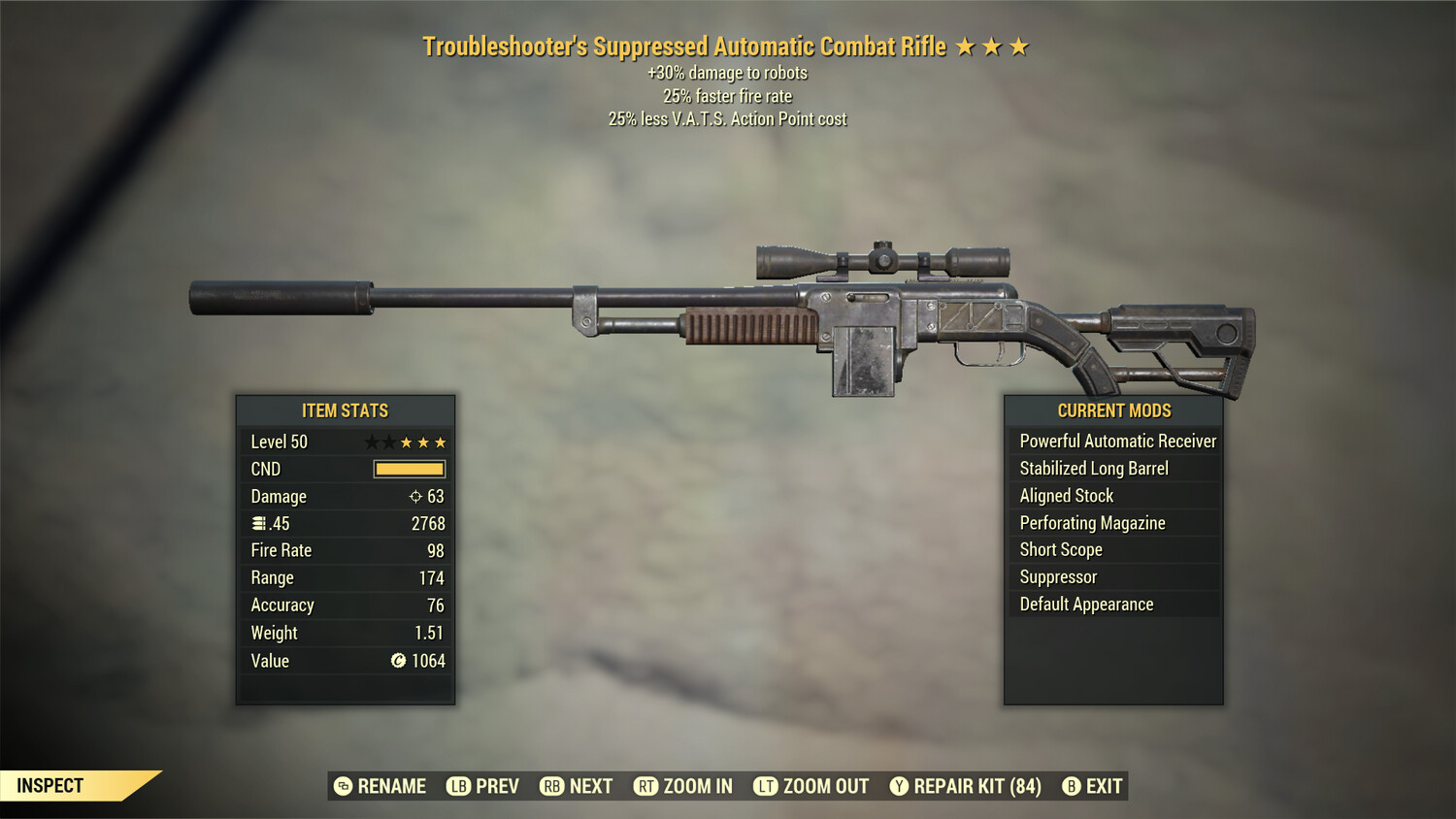
Task: Select the Default Appearance mod entry
Action: 1086,604
